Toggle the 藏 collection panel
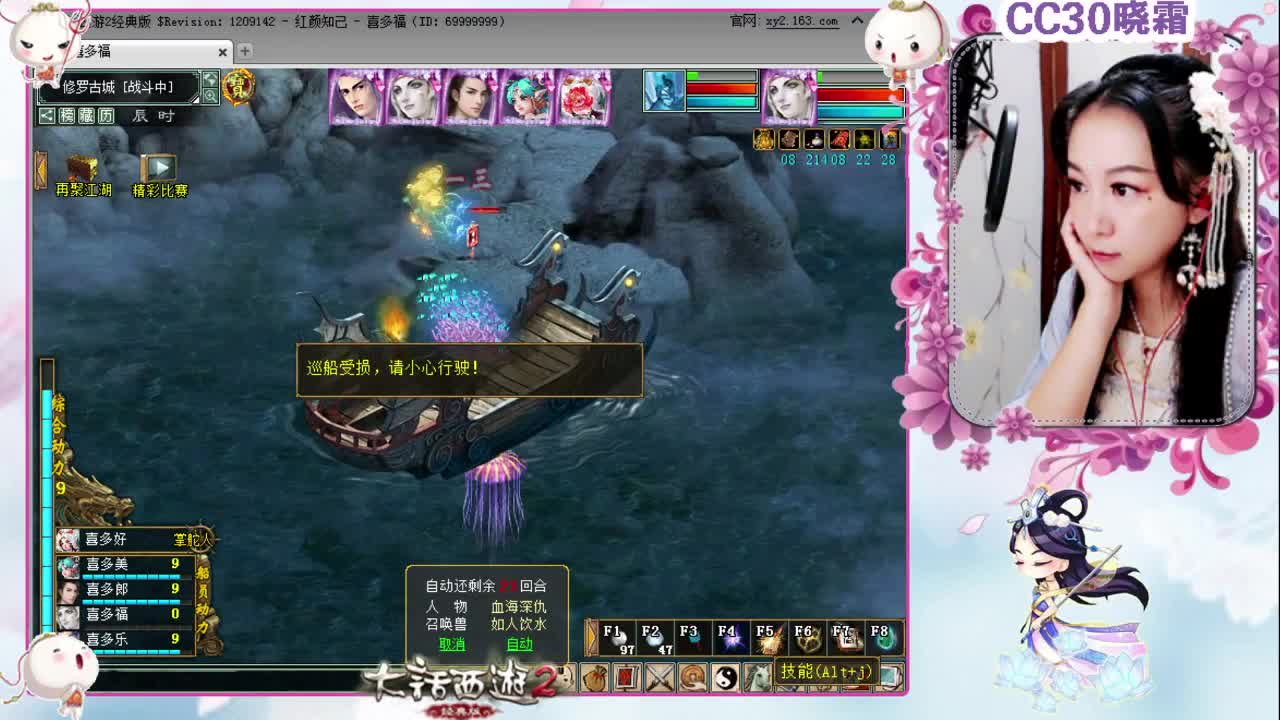The height and width of the screenshot is (720, 1280). click(x=86, y=116)
